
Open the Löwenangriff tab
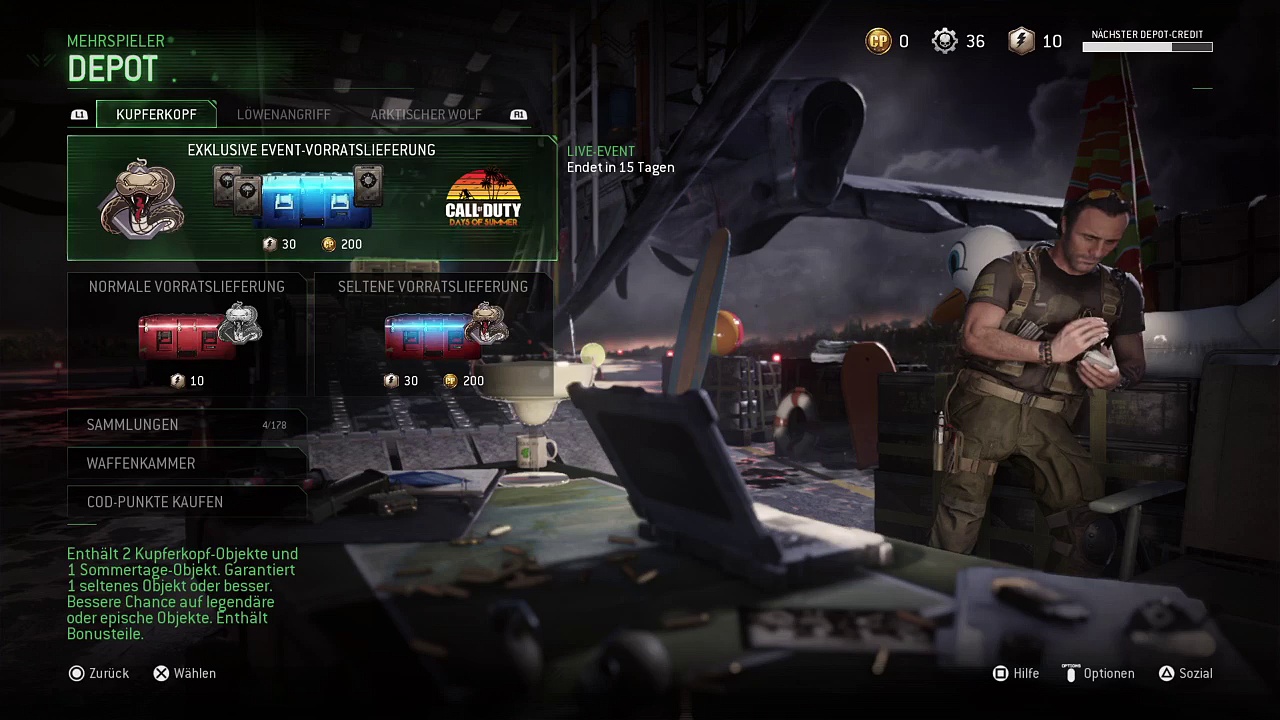(x=283, y=114)
